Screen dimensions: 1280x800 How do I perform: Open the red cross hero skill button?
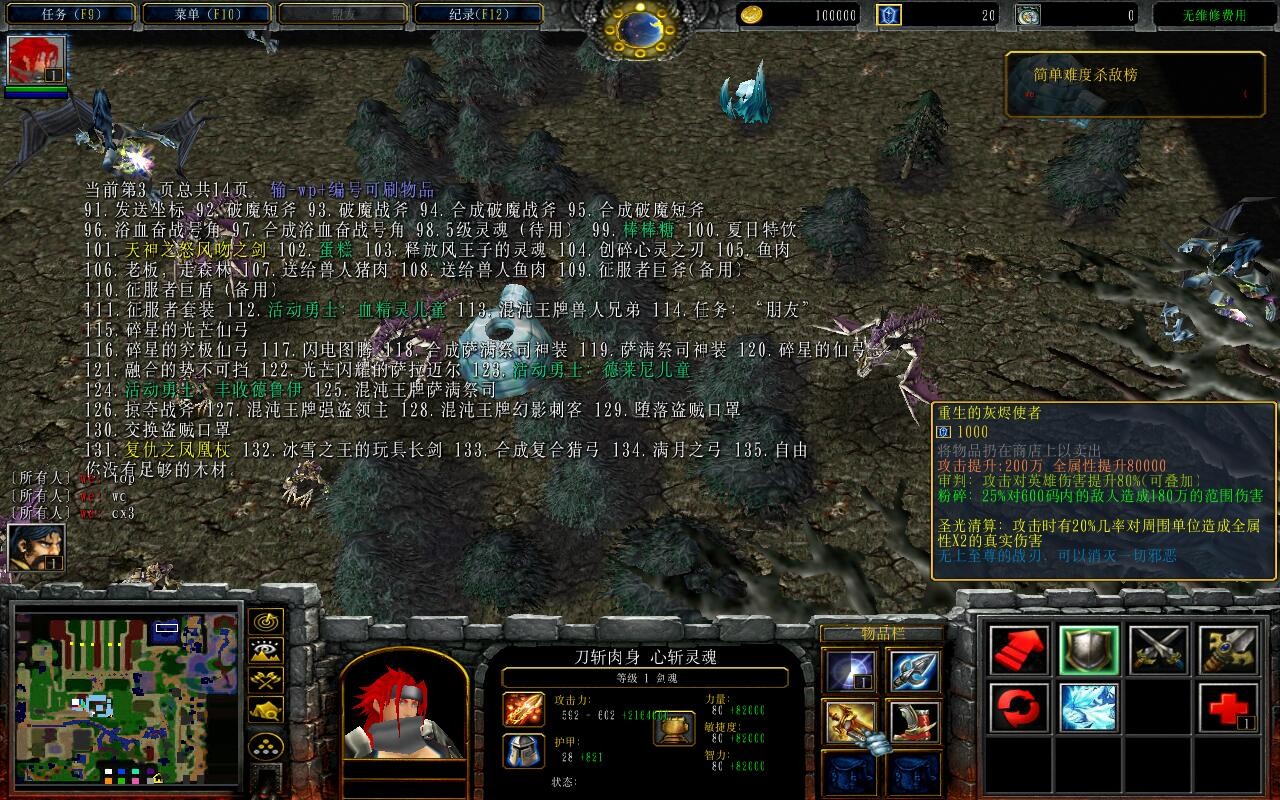1228,707
